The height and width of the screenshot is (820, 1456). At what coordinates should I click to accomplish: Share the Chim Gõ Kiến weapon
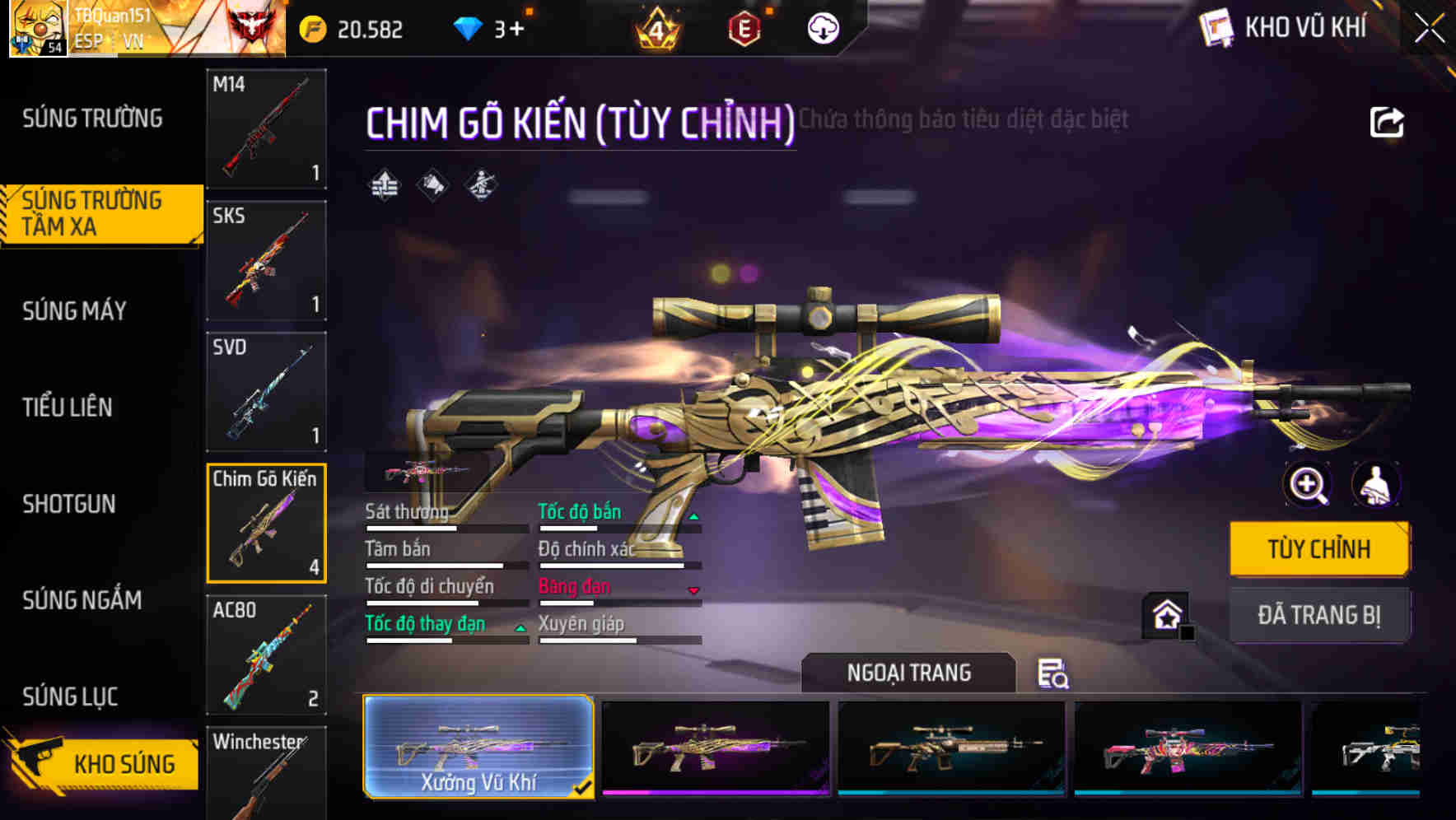[x=1387, y=121]
